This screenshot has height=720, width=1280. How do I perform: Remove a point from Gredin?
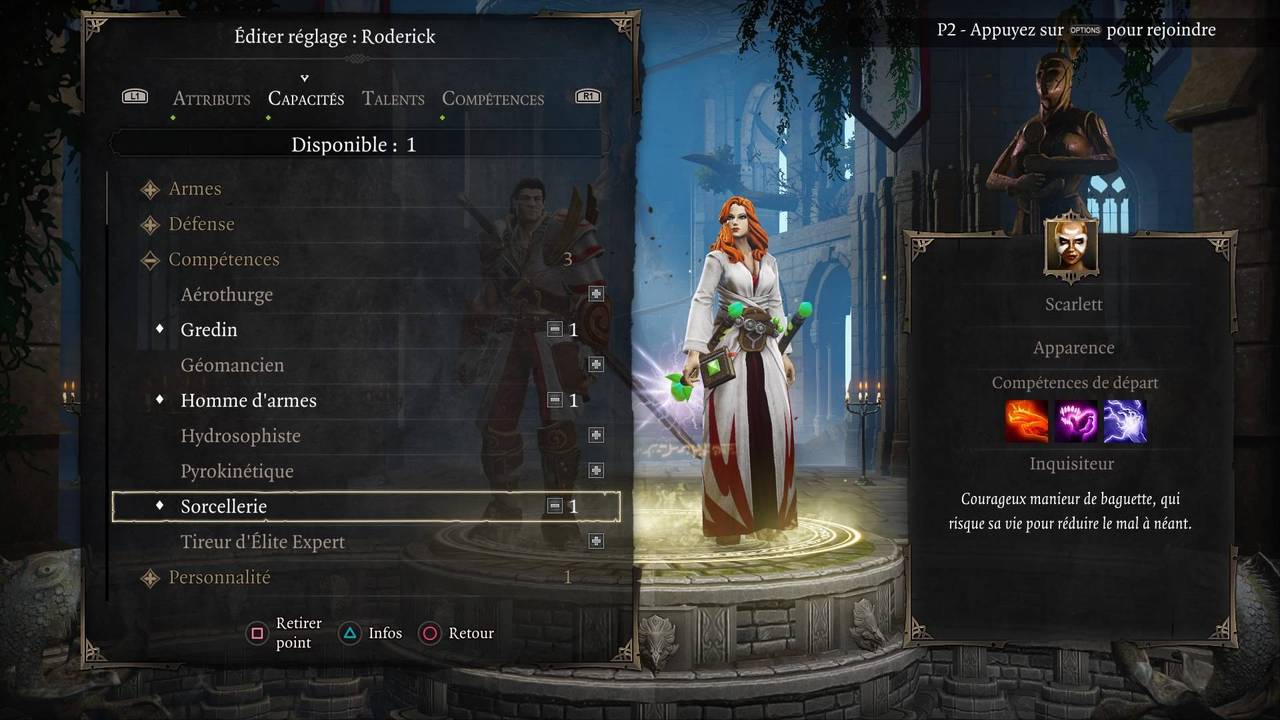coord(555,329)
